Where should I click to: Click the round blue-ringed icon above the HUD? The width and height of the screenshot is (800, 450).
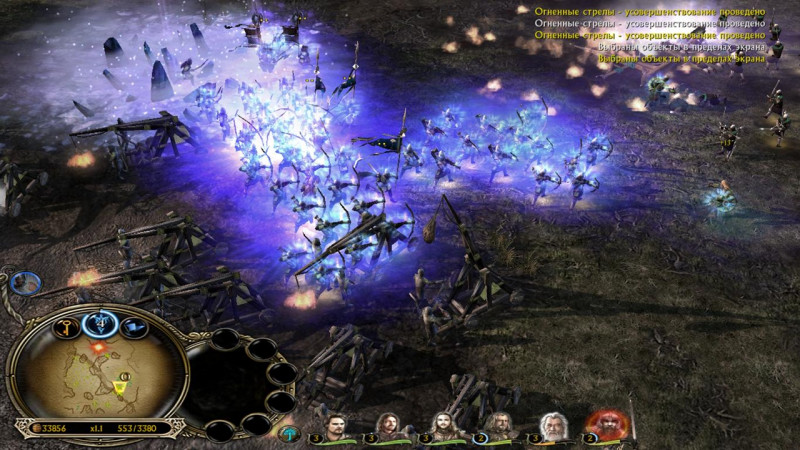[23, 282]
